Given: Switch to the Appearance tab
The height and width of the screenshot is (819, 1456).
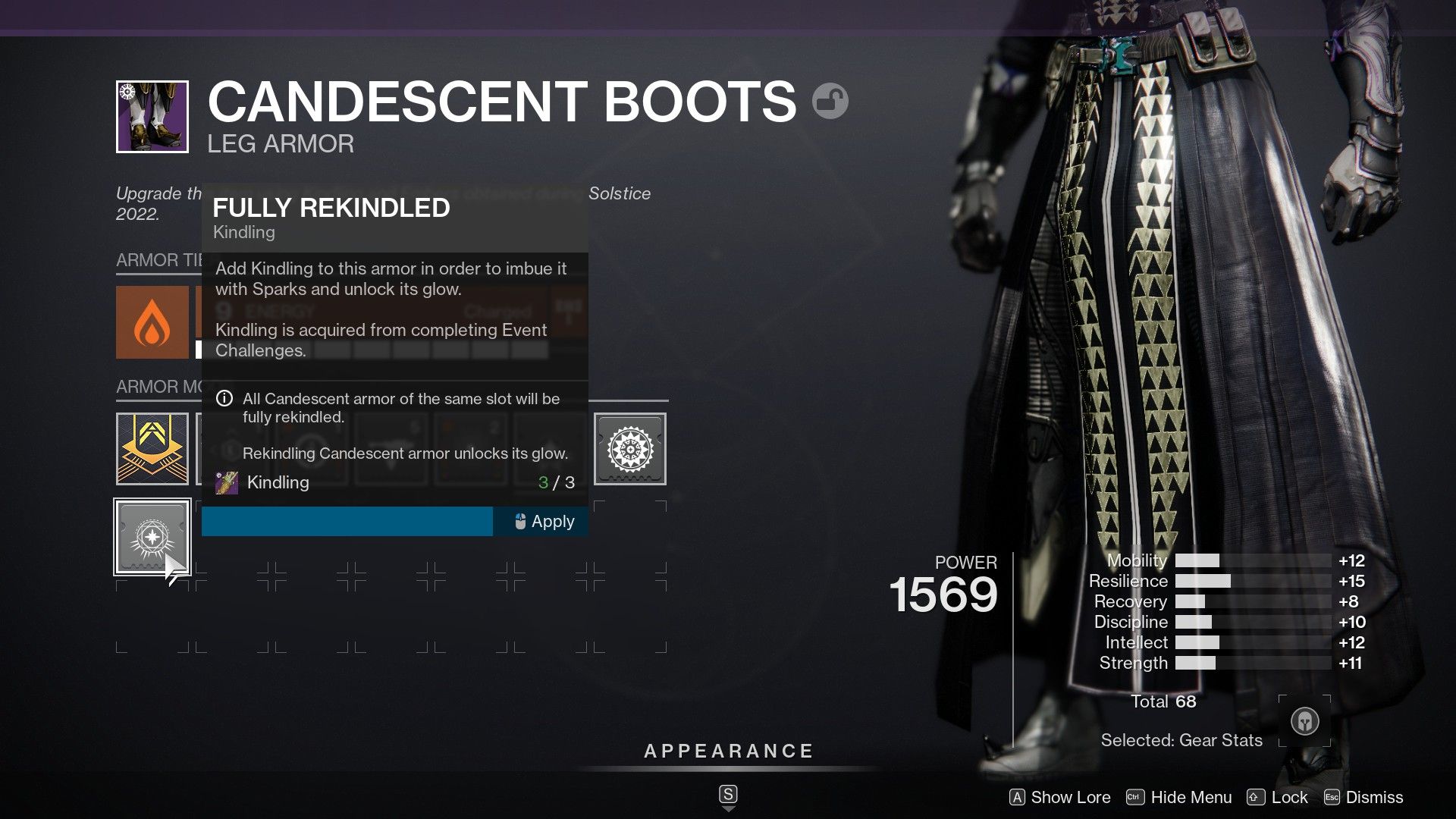Looking at the screenshot, I should tap(728, 752).
